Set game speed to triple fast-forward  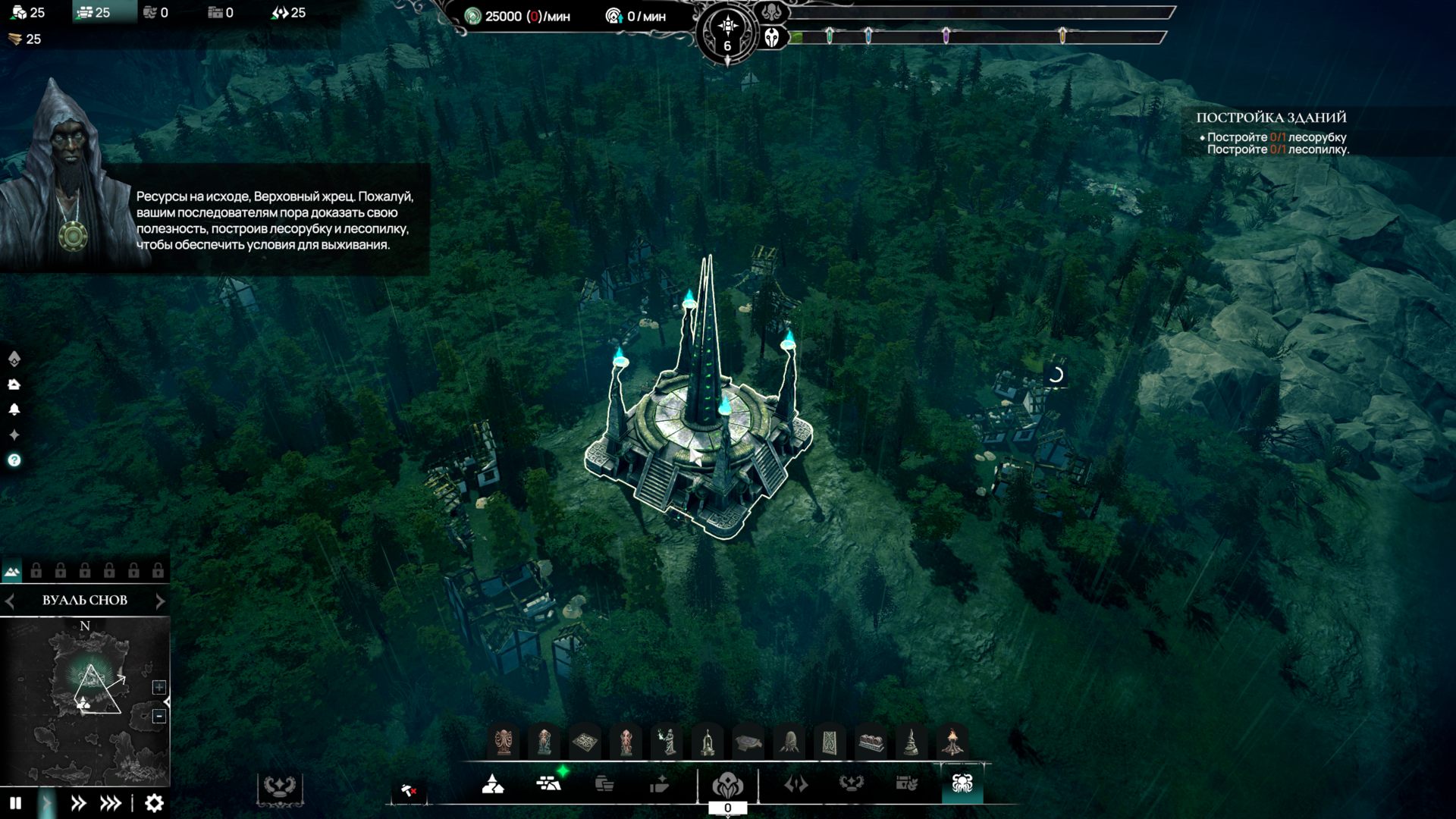pyautogui.click(x=111, y=803)
